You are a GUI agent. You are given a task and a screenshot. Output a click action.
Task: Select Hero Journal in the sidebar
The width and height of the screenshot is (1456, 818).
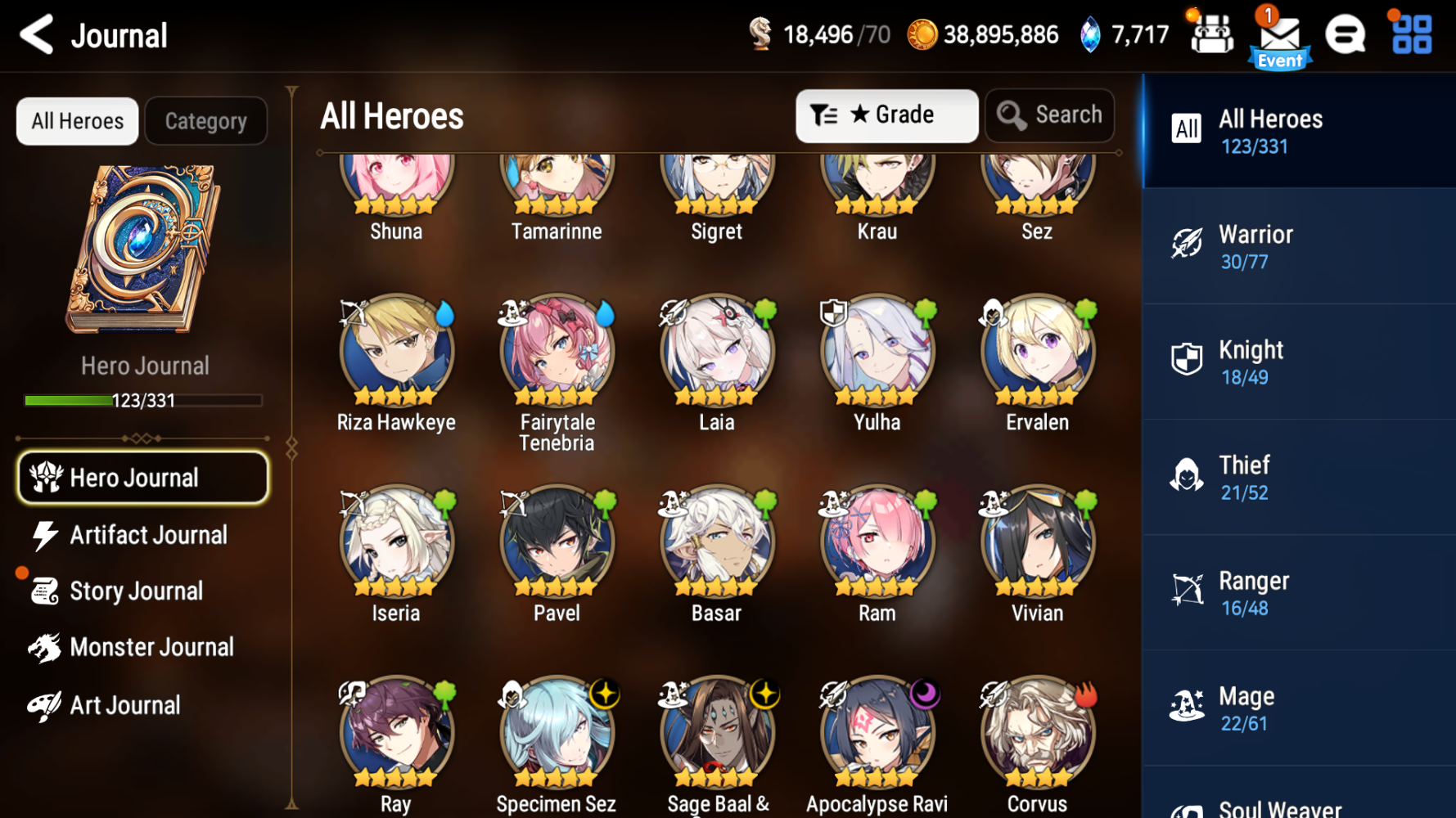tap(142, 477)
